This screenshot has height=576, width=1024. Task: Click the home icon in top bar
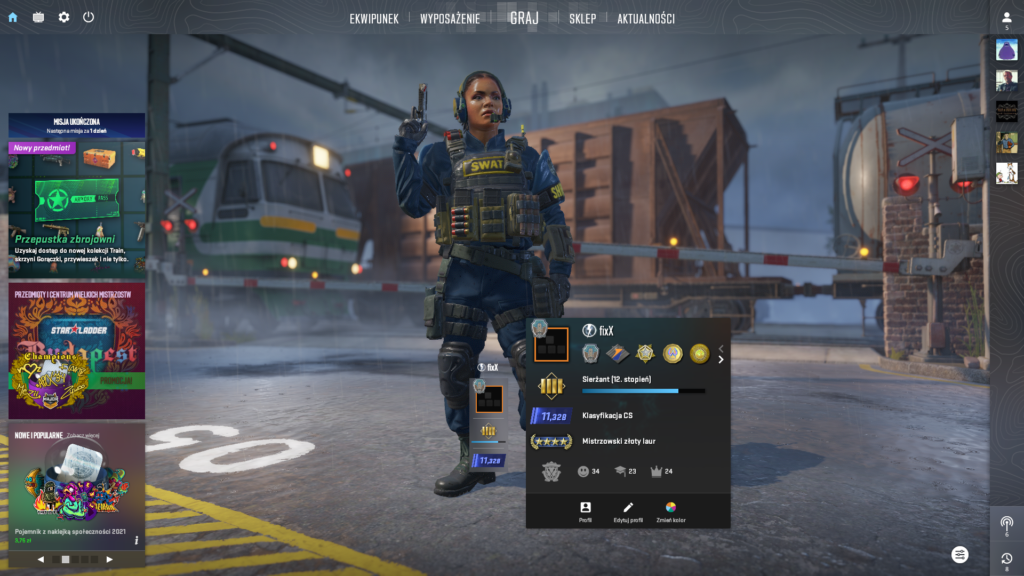(x=13, y=17)
